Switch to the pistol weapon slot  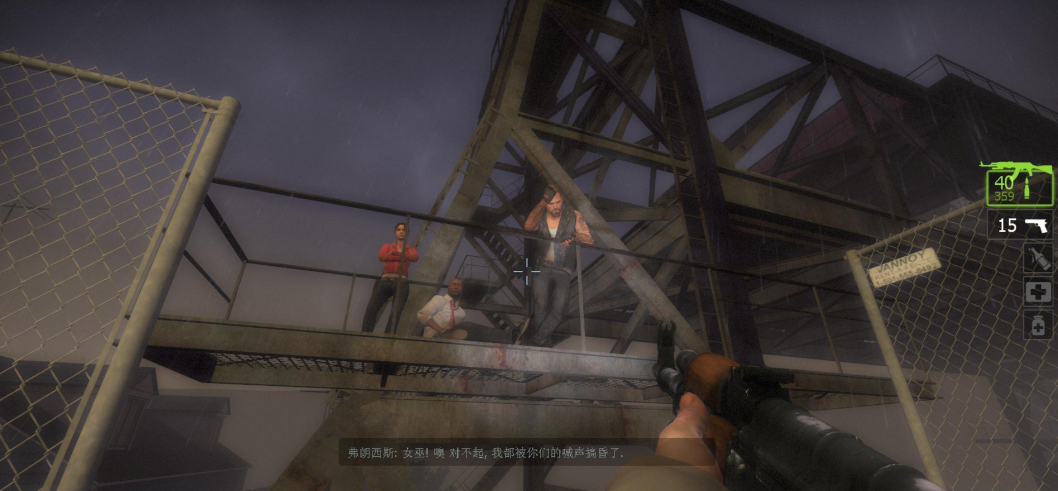click(x=1021, y=224)
